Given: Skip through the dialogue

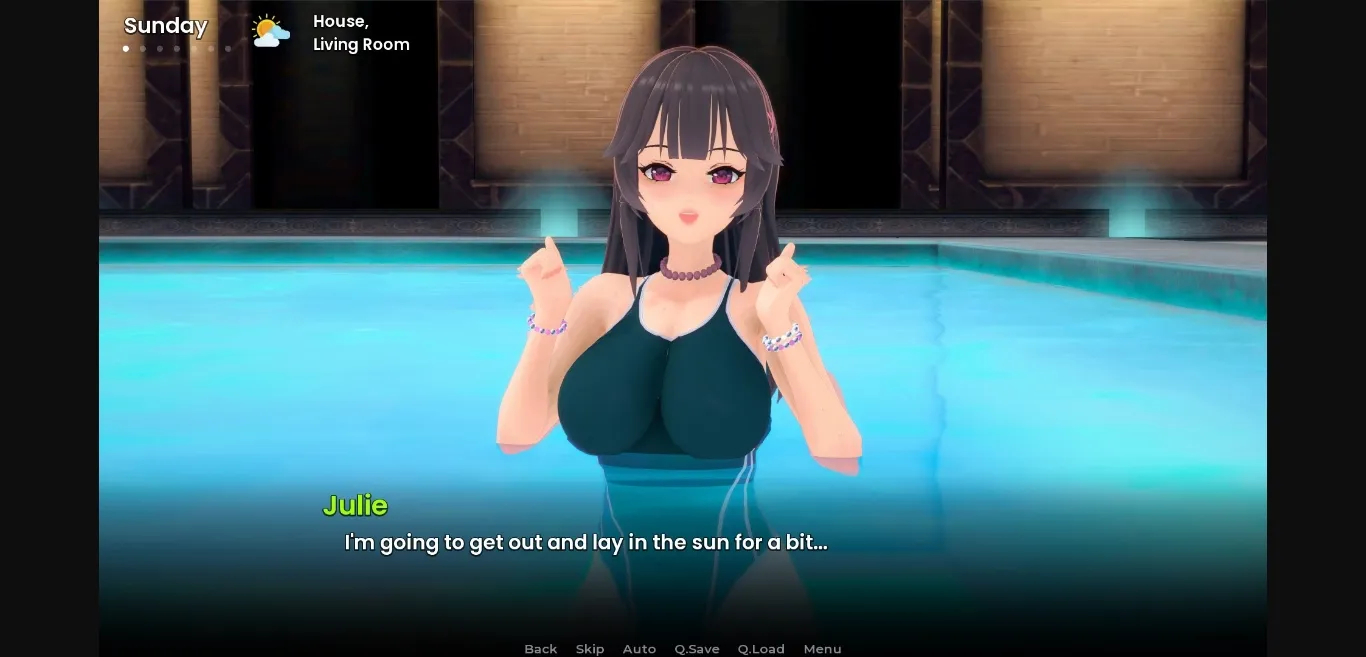Looking at the screenshot, I should point(590,649).
